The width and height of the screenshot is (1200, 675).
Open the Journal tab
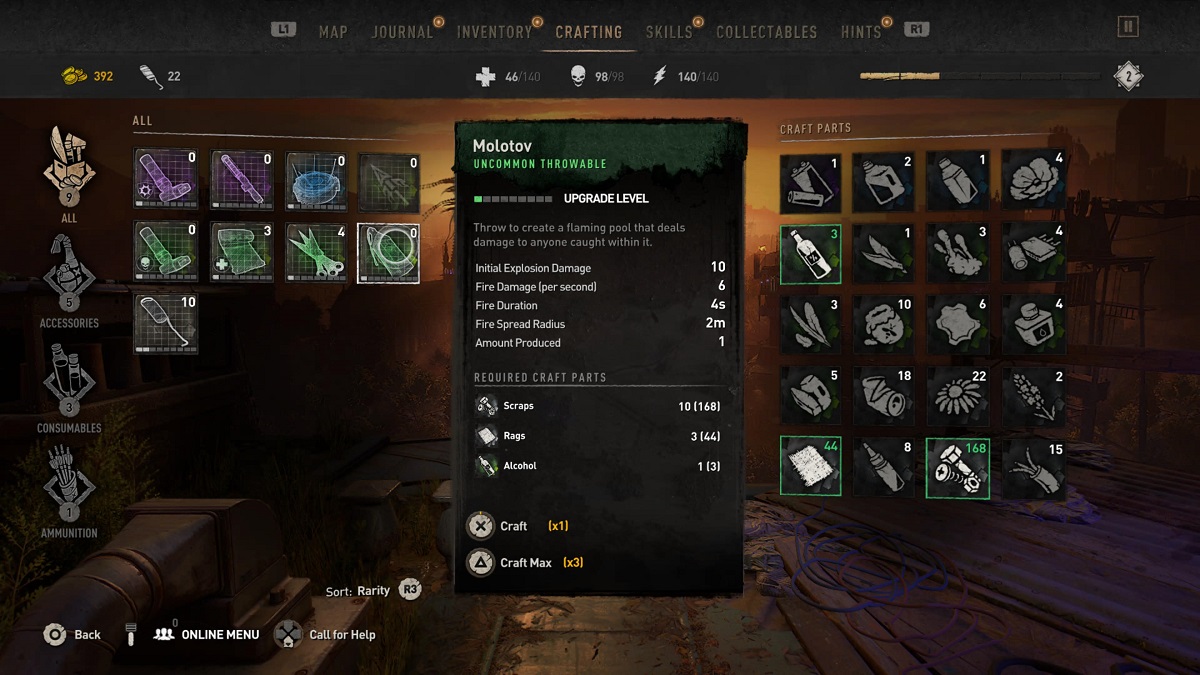pyautogui.click(x=402, y=32)
